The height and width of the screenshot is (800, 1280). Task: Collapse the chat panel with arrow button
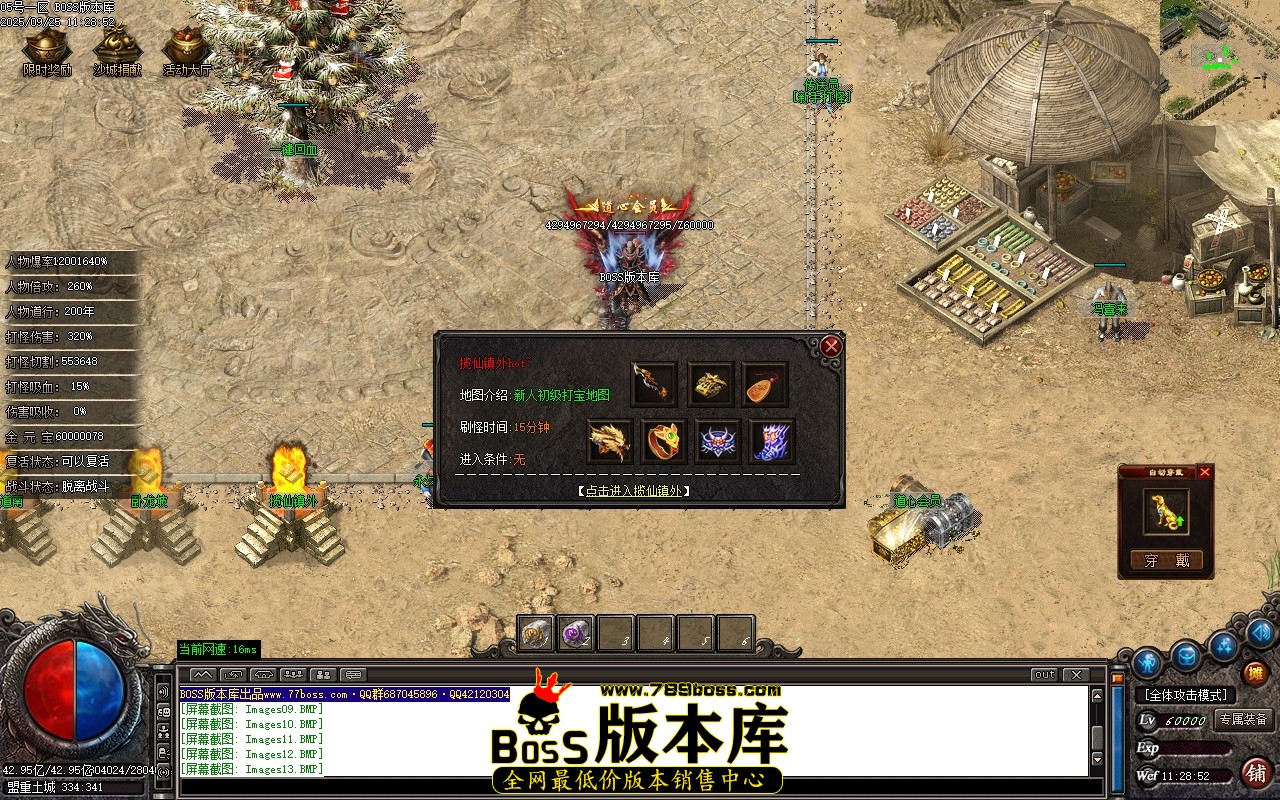pyautogui.click(x=202, y=674)
